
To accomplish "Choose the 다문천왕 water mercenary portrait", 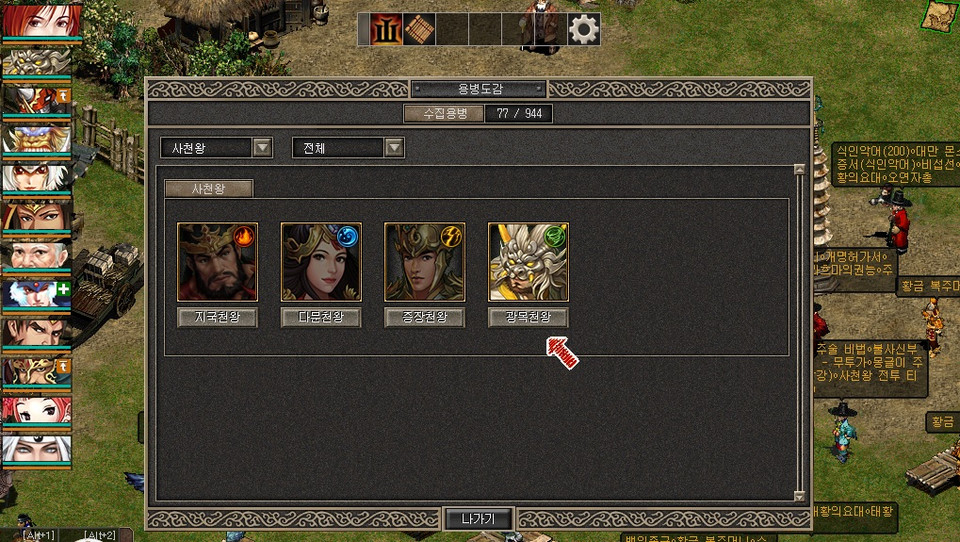I will click(x=321, y=262).
